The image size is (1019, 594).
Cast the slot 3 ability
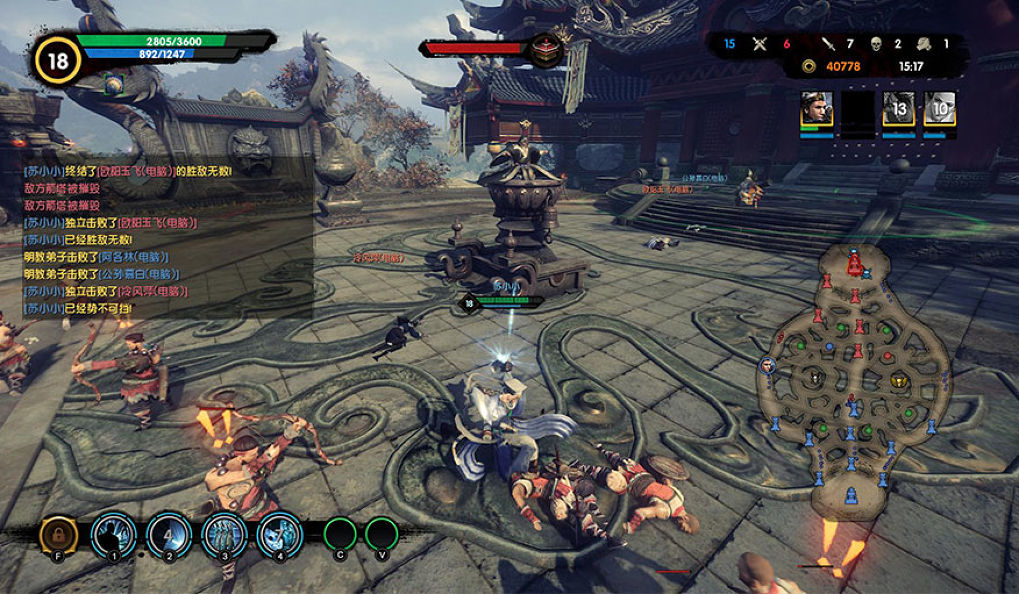[x=224, y=535]
